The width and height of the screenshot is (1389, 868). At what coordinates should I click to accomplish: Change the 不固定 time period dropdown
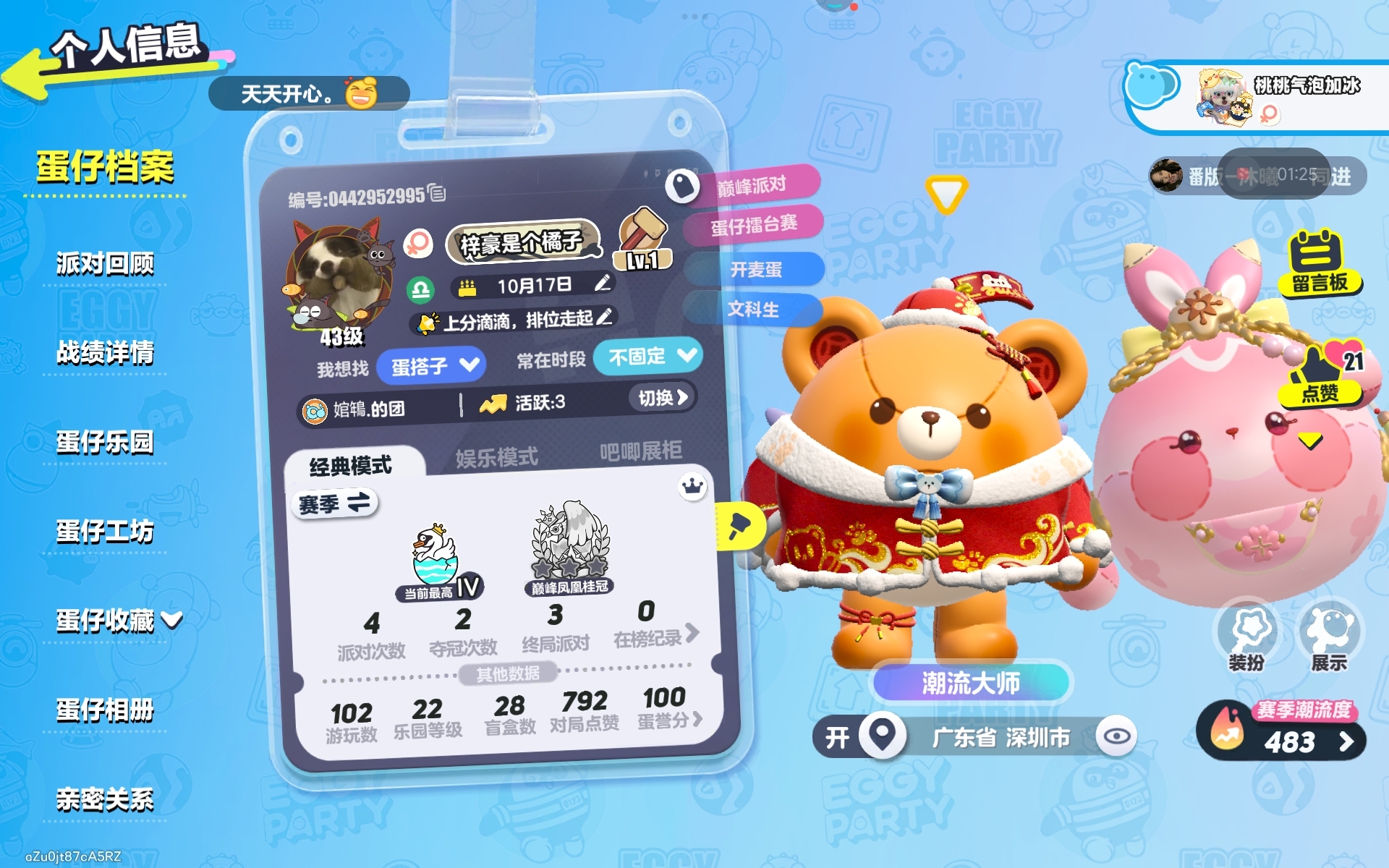point(649,356)
